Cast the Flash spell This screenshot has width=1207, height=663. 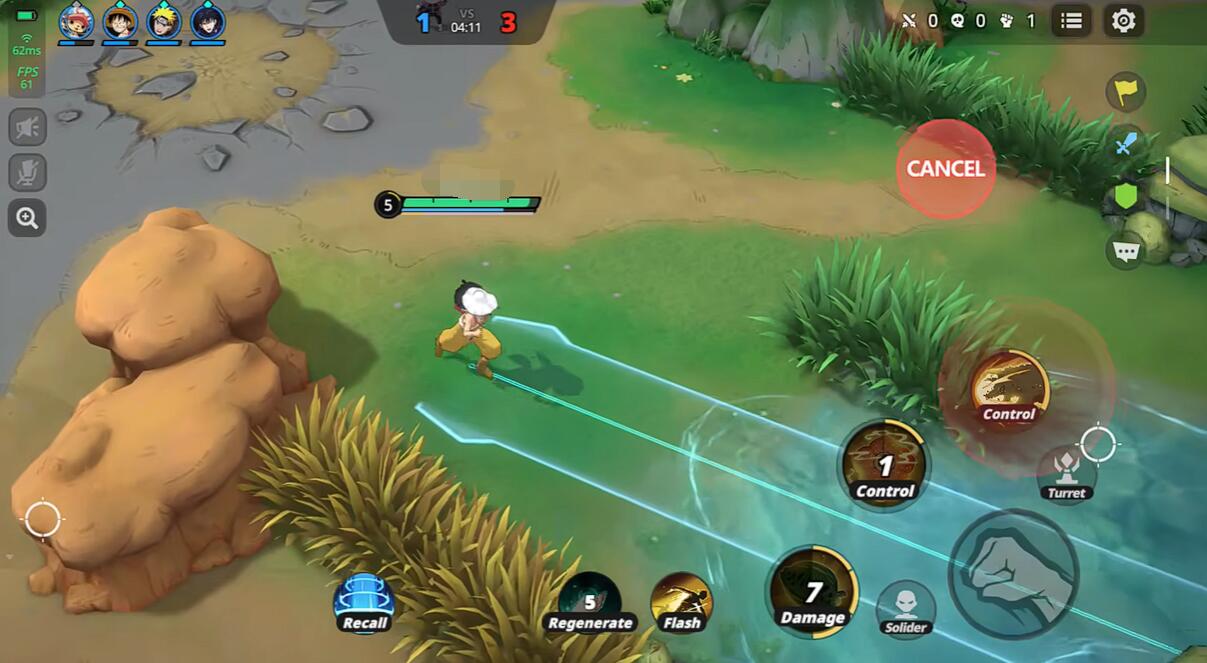click(x=681, y=603)
